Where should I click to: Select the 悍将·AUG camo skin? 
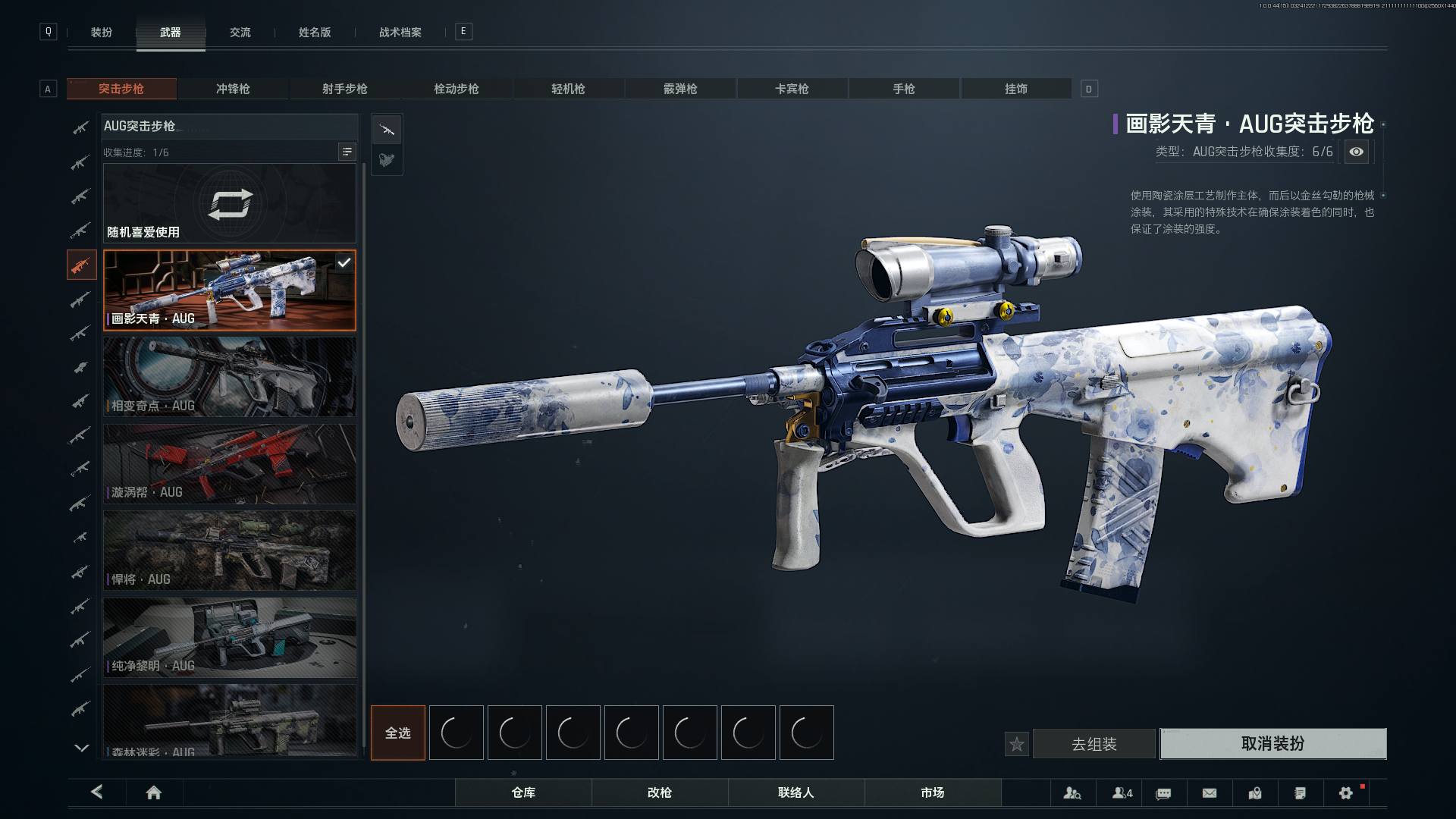coord(229,550)
